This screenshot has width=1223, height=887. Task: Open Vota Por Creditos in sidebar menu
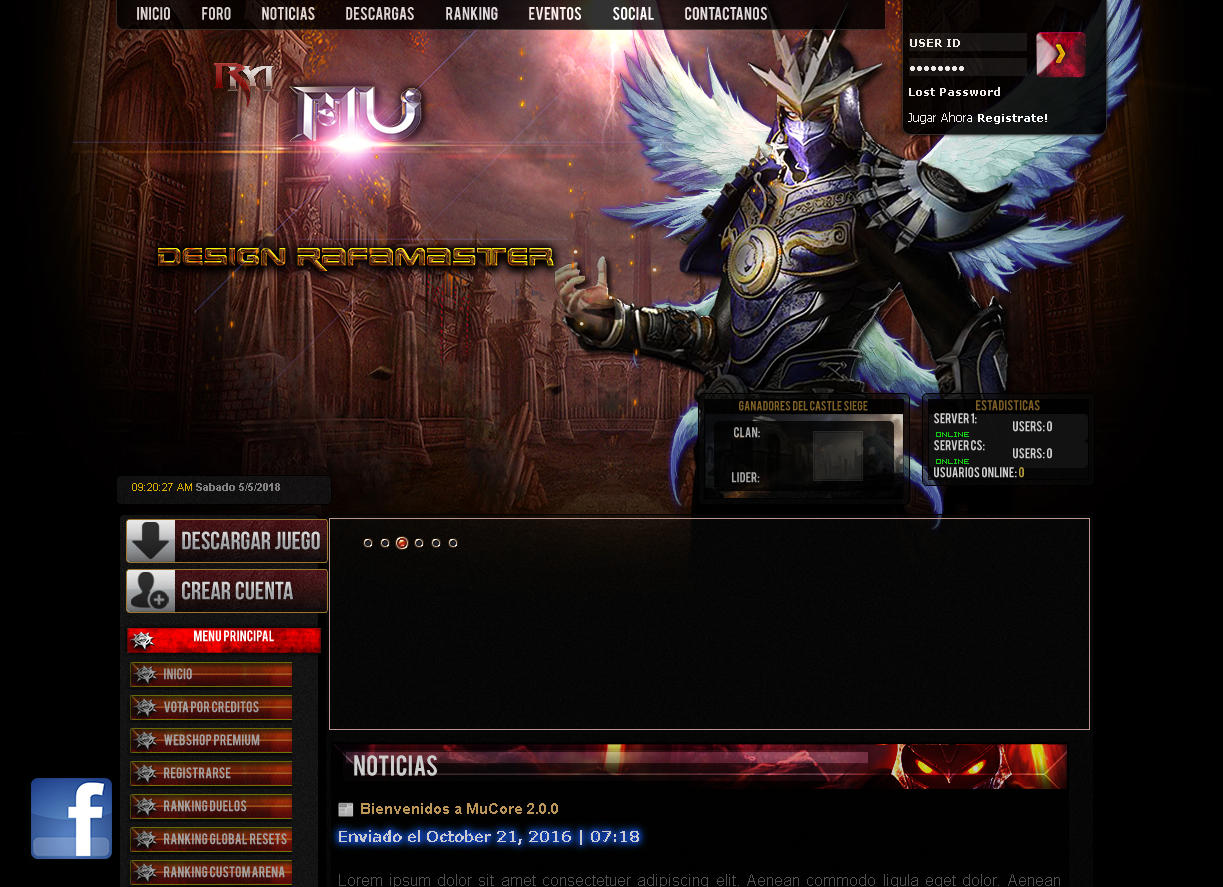pyautogui.click(x=211, y=707)
